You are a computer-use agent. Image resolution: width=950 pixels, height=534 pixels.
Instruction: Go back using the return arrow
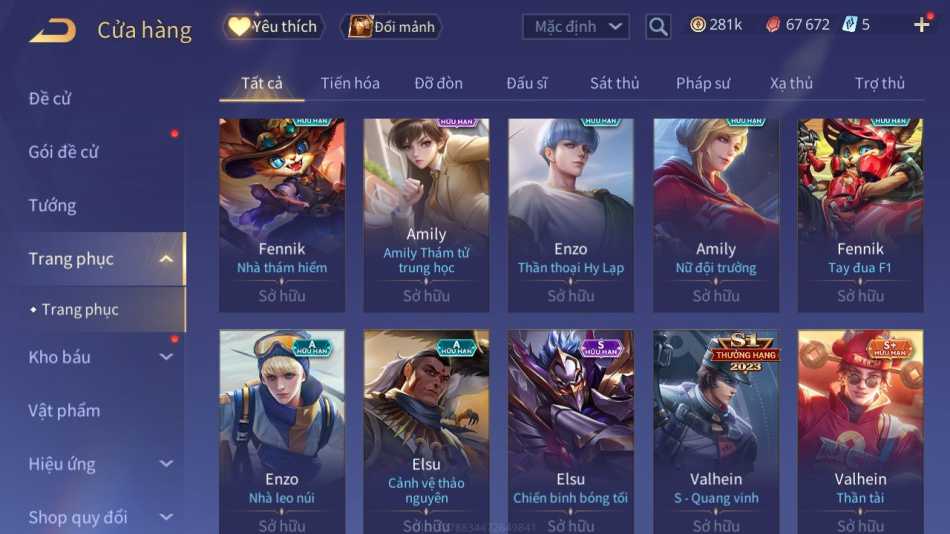(52, 30)
